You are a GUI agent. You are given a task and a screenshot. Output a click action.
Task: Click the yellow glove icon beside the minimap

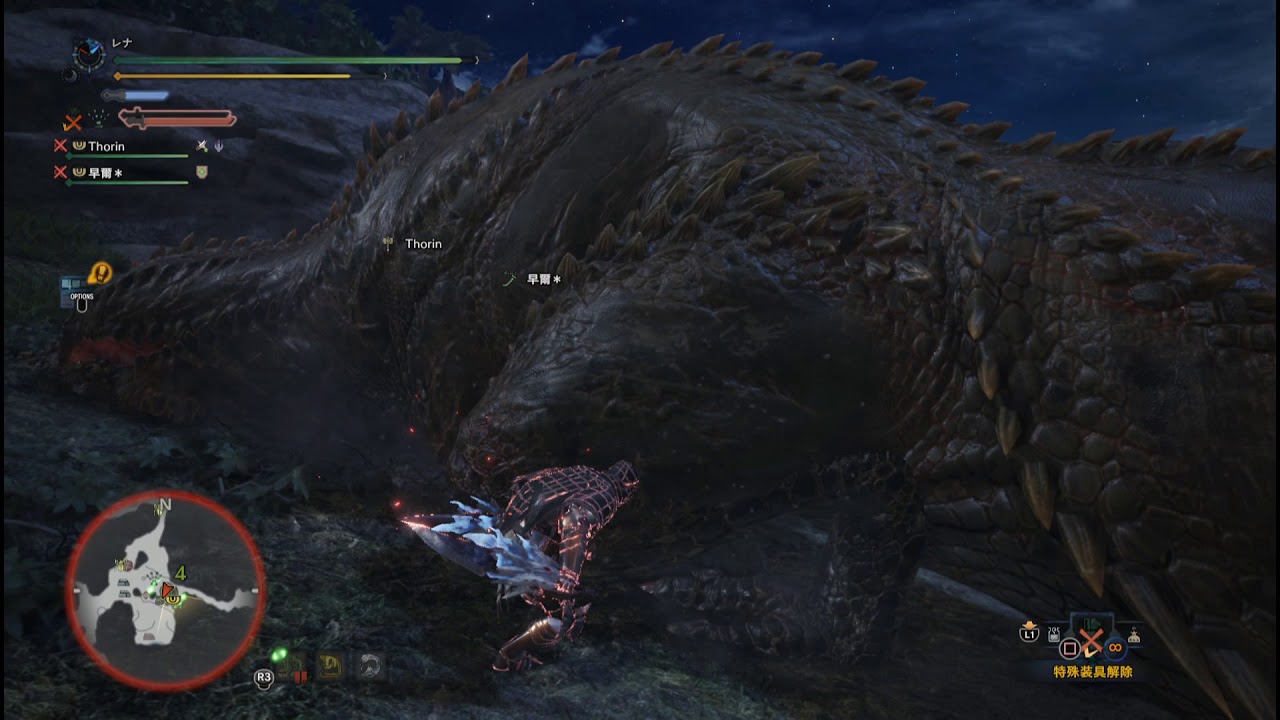[x=330, y=665]
